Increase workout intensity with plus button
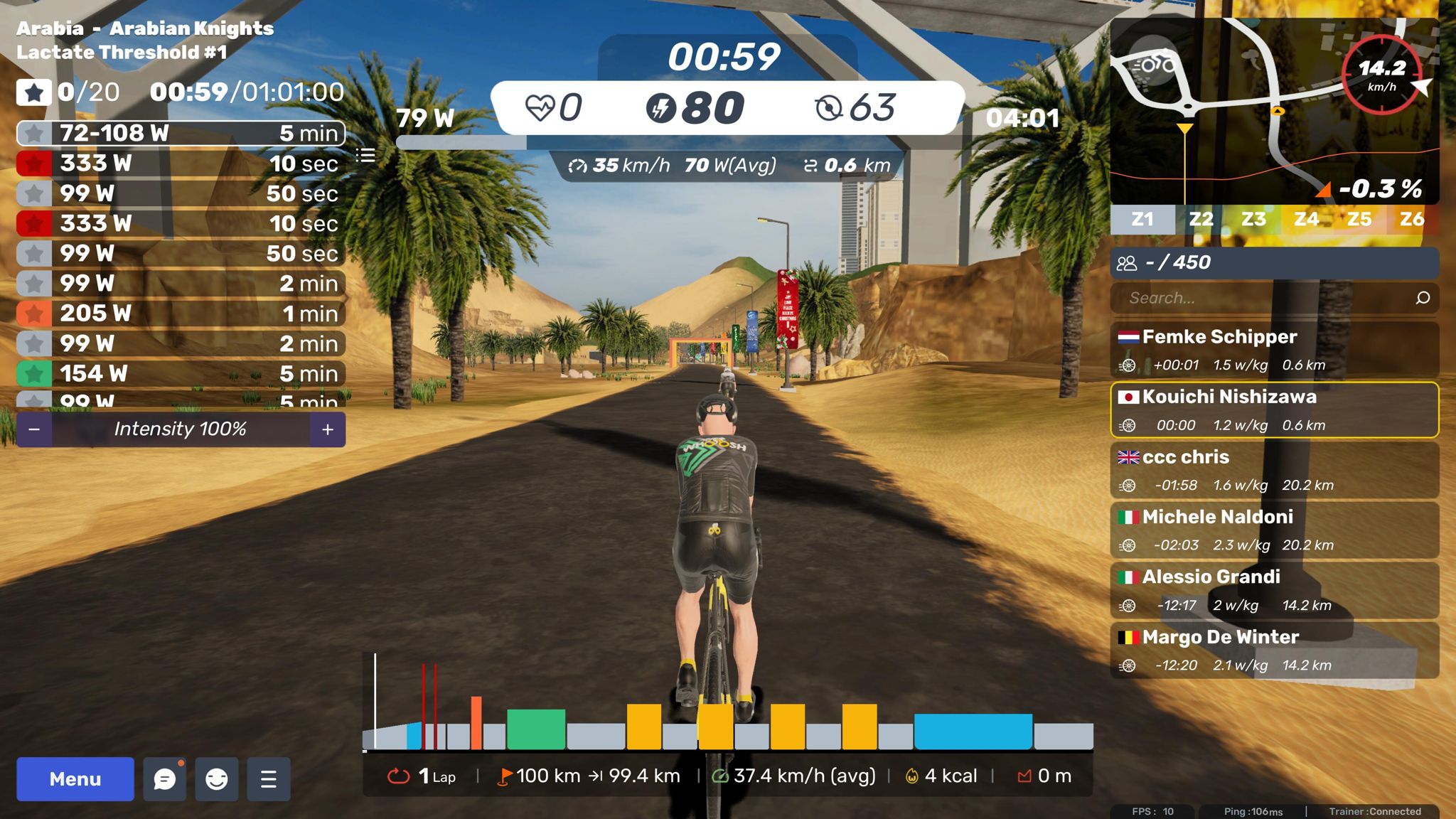Image resolution: width=1456 pixels, height=819 pixels. point(328,429)
